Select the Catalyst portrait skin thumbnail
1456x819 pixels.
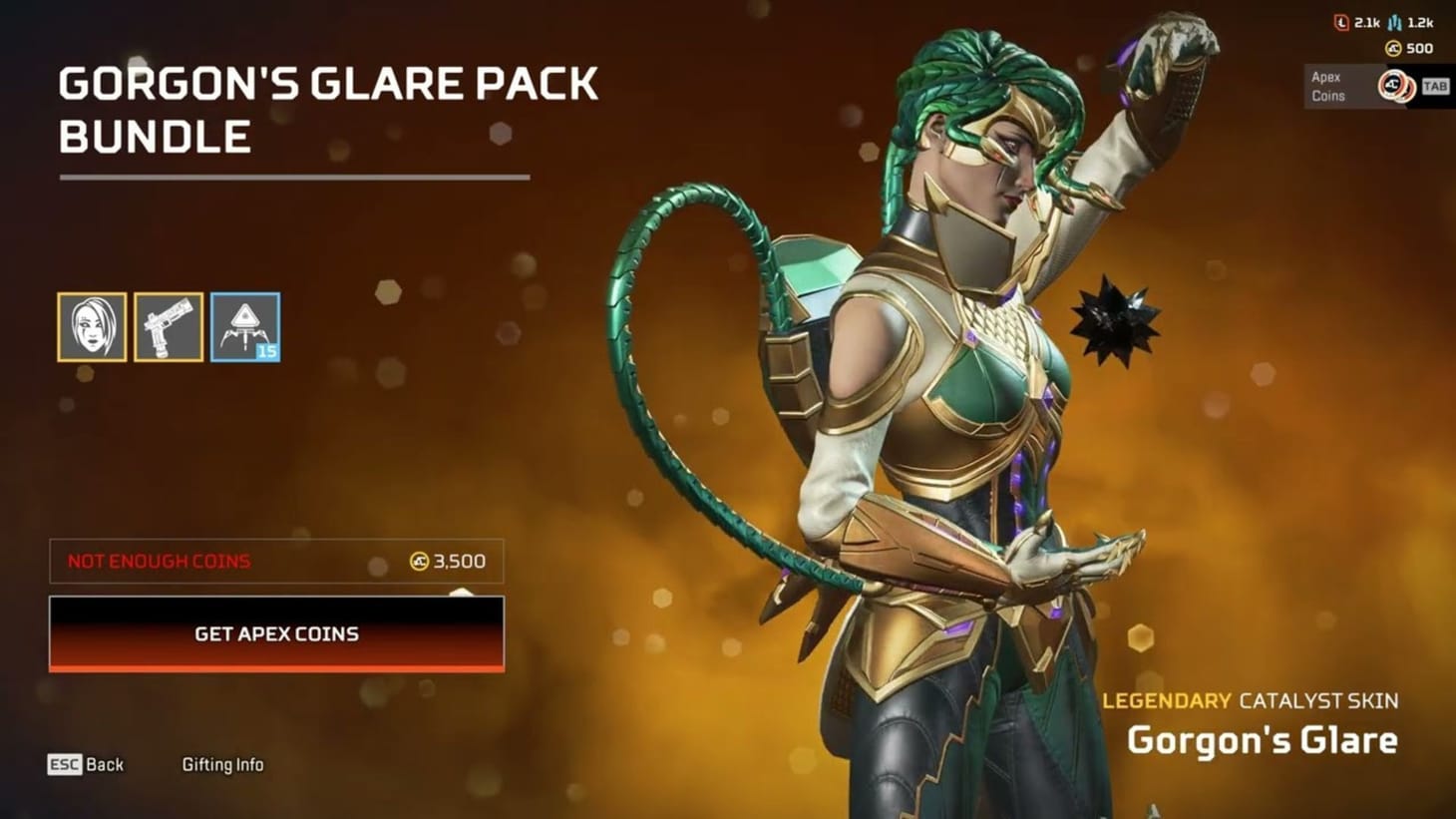(x=94, y=328)
